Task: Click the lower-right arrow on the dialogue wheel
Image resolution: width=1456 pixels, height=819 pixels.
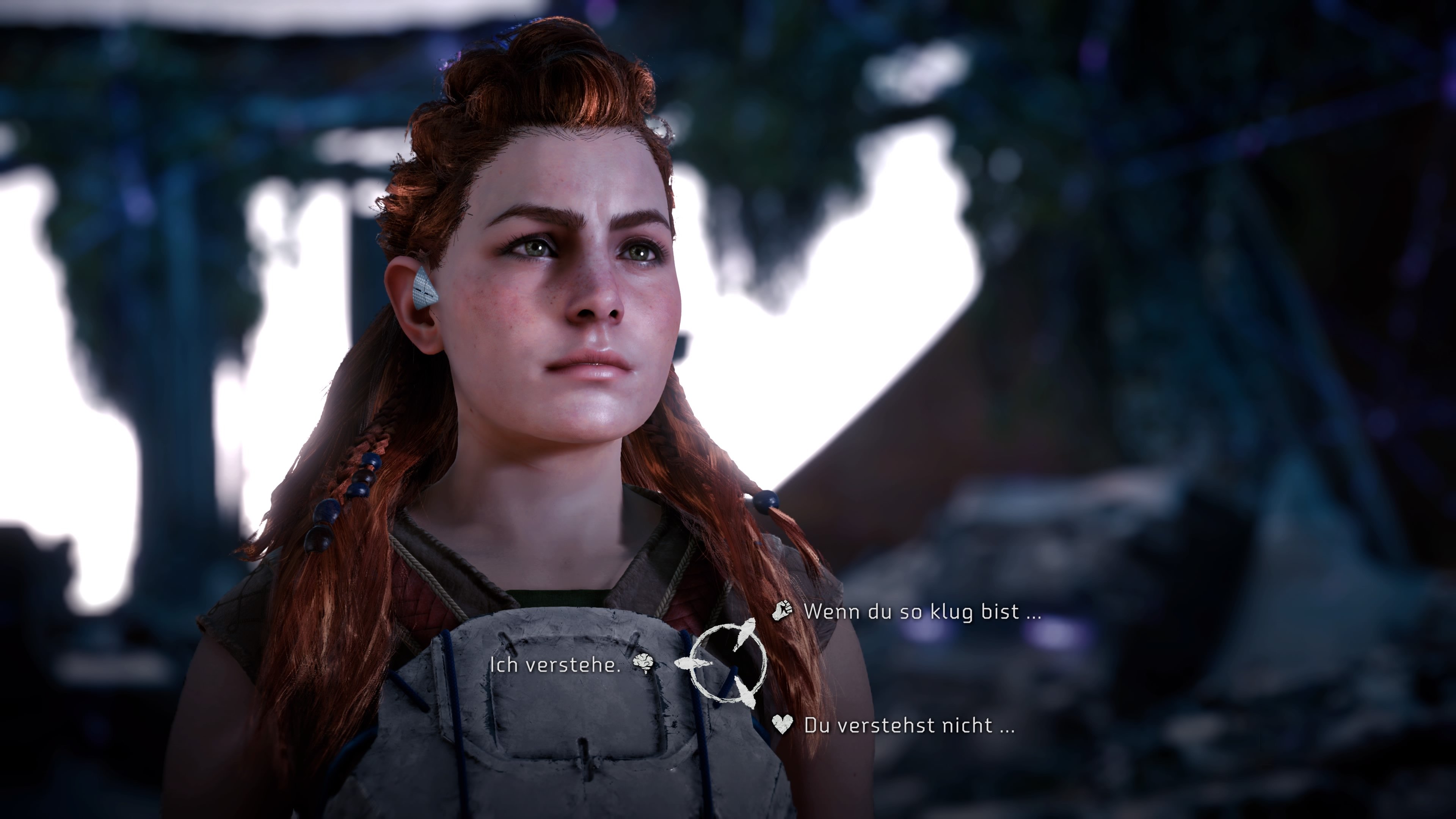Action: pyautogui.click(x=745, y=695)
